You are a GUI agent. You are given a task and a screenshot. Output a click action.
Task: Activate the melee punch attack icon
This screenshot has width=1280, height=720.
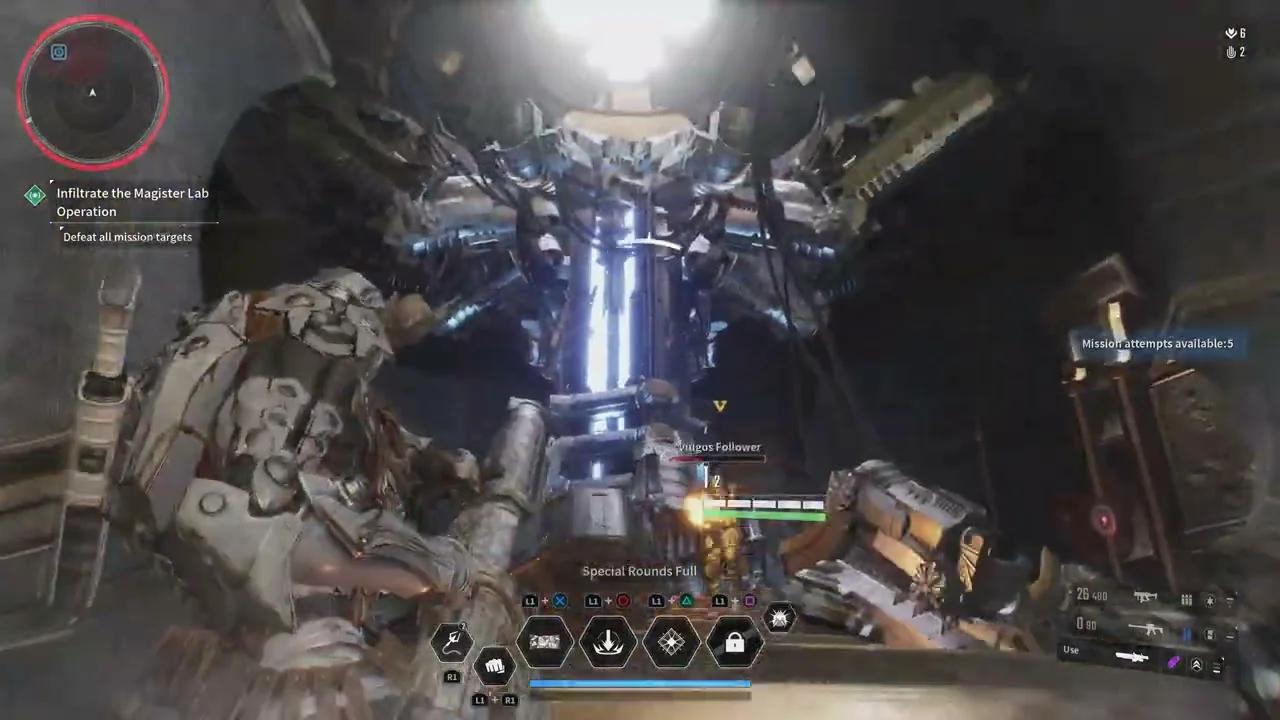coord(495,666)
